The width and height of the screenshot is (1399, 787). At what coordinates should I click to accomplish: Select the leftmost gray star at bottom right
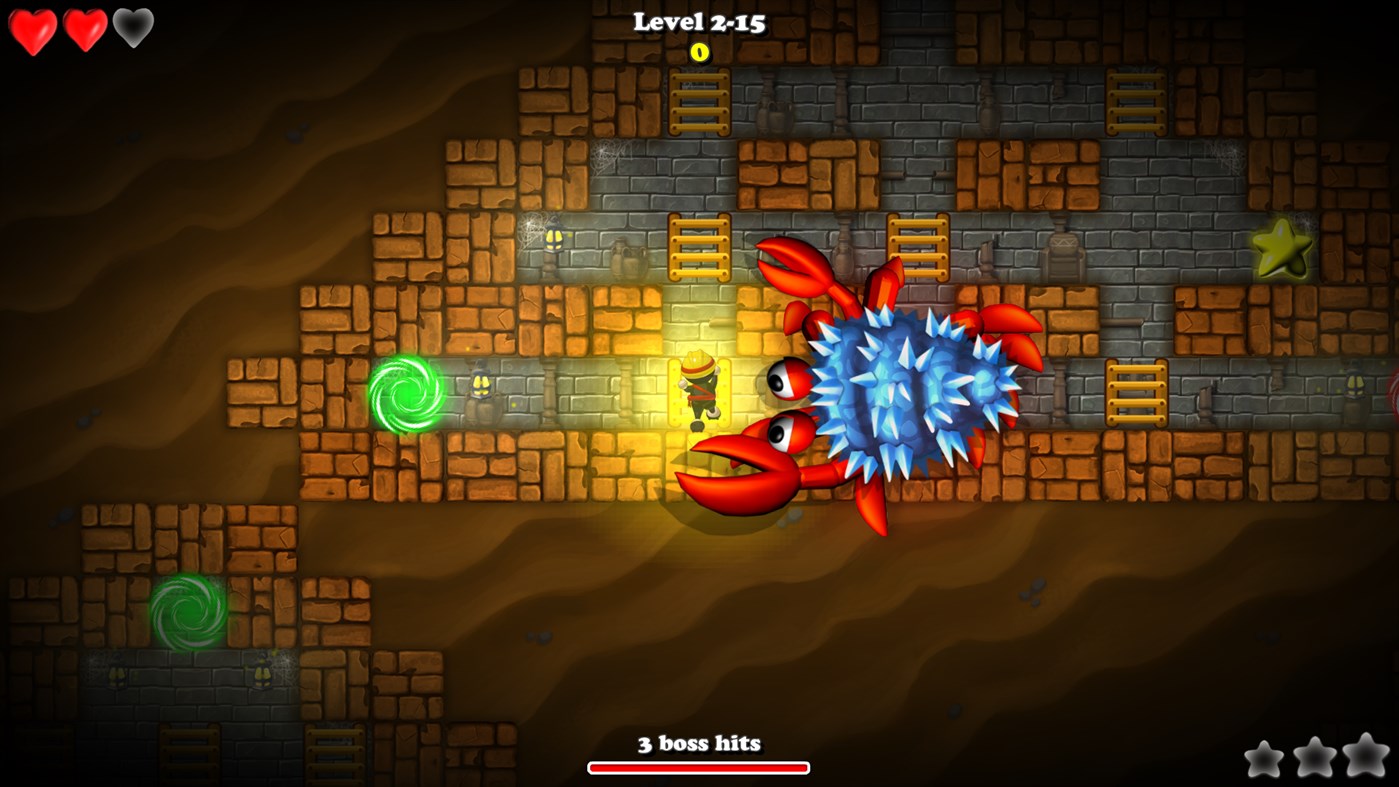point(1265,760)
